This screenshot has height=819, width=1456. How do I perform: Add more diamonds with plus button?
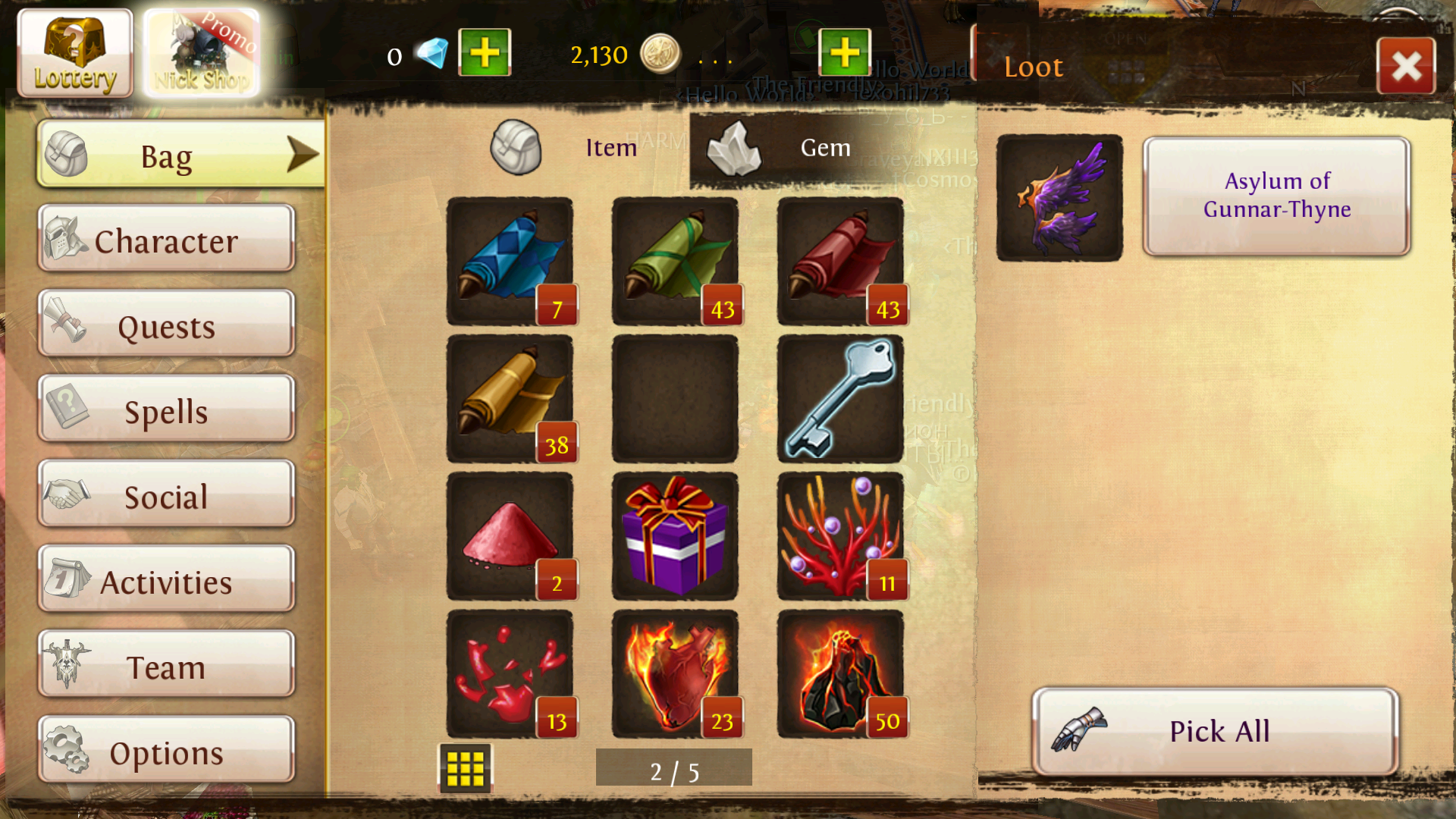(x=485, y=53)
